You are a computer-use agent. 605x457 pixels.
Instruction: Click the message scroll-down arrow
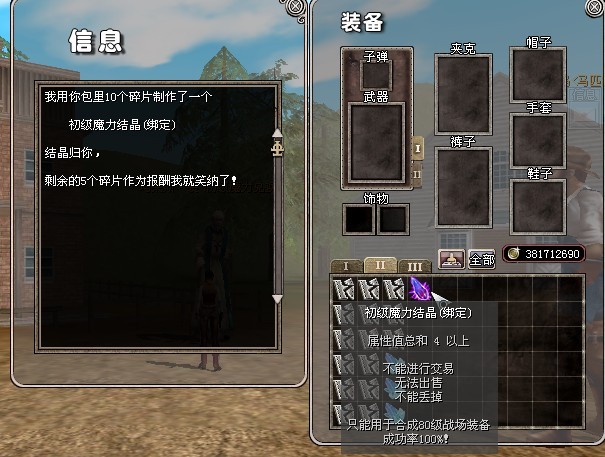tap(278, 298)
